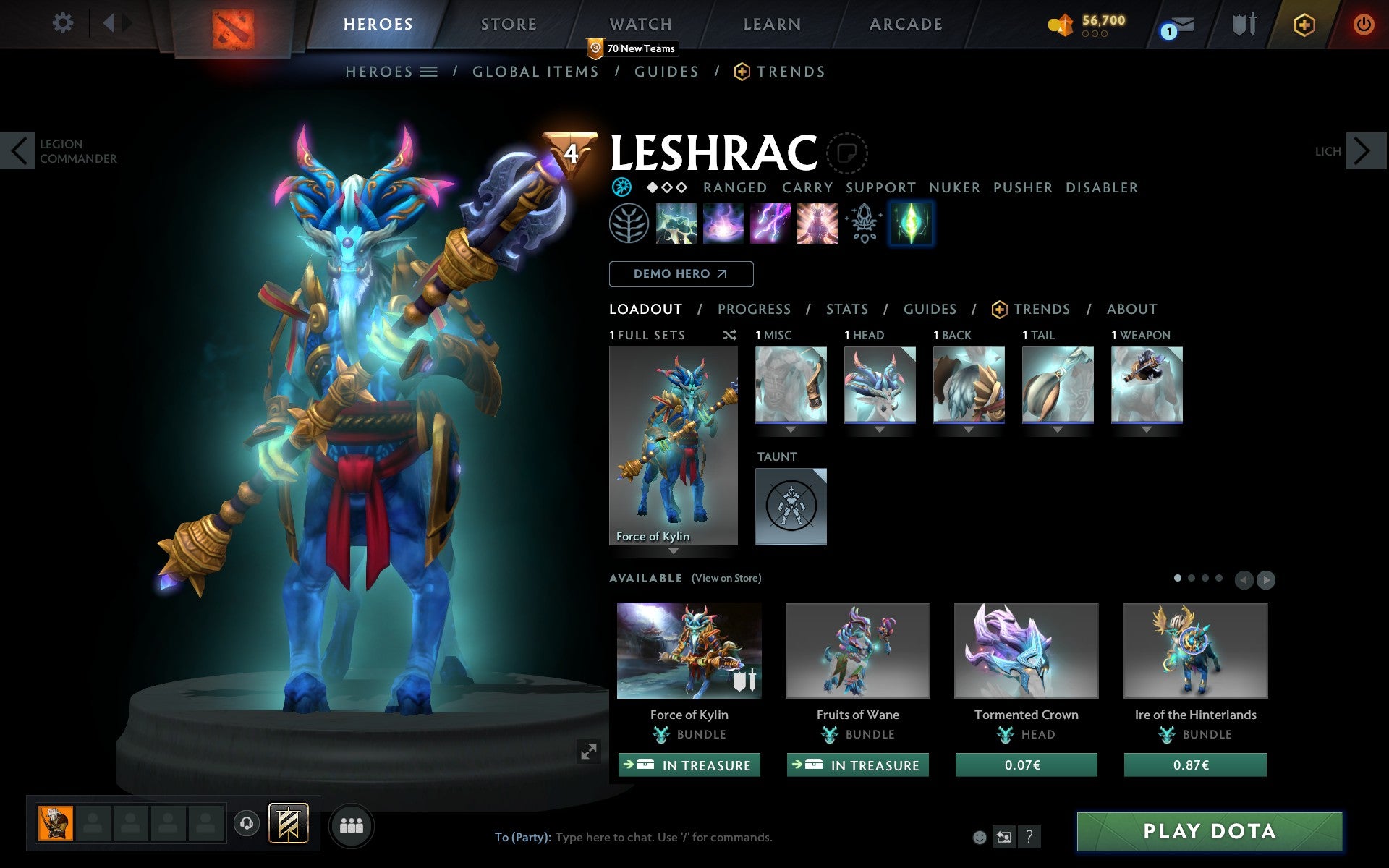The height and width of the screenshot is (868, 1389).
Task: Click the headset voice chat icon
Action: coord(246,822)
